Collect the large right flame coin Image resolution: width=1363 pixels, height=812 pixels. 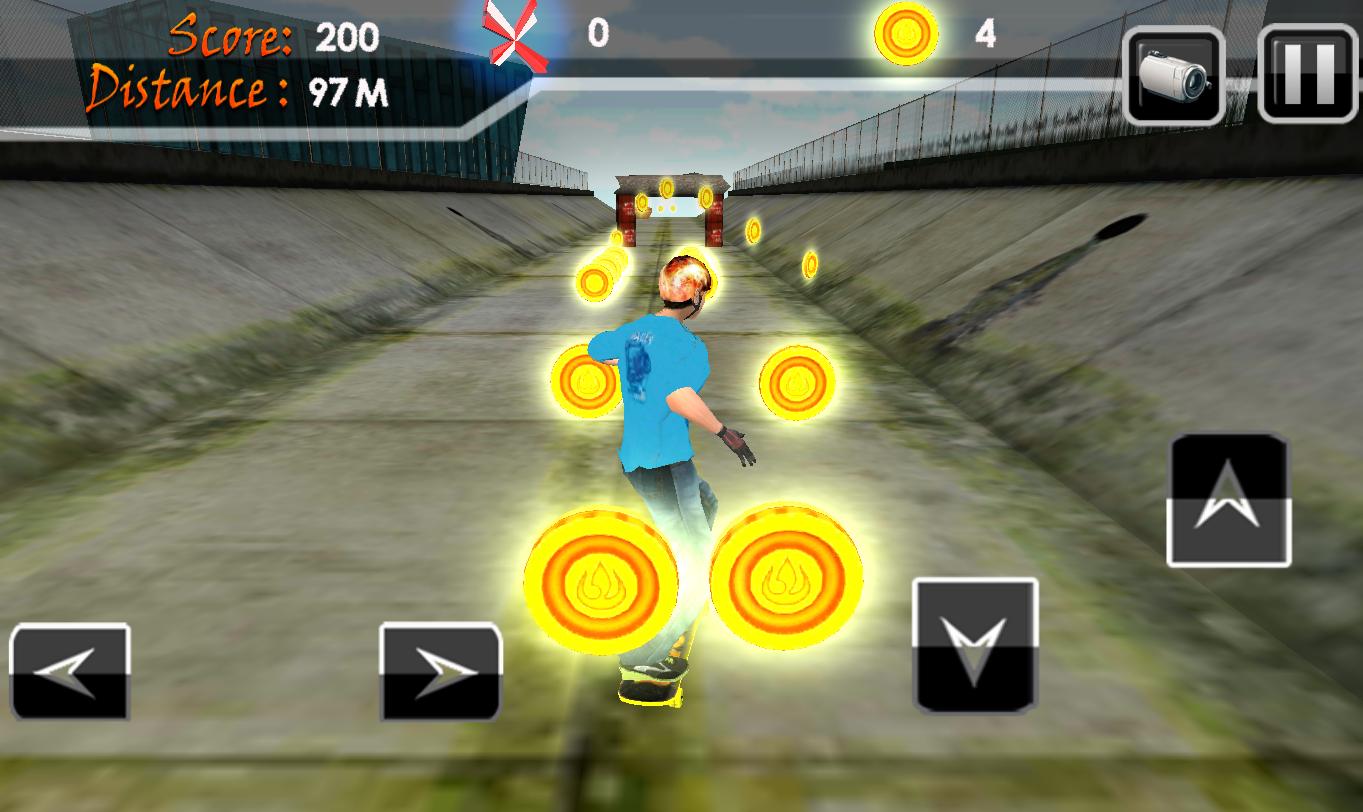pyautogui.click(x=786, y=578)
